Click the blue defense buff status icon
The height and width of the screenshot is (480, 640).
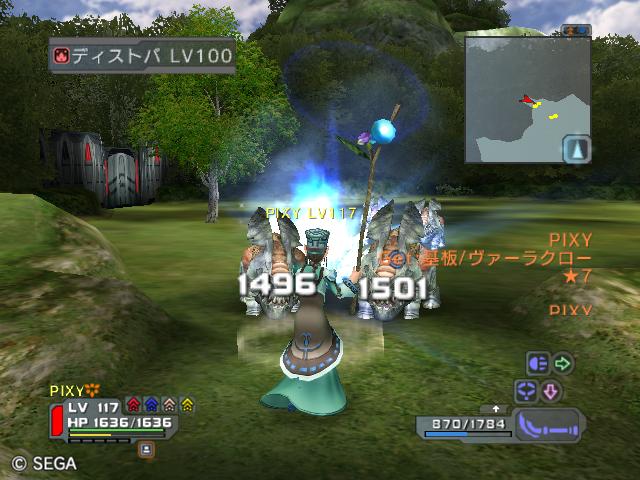[x=151, y=405]
